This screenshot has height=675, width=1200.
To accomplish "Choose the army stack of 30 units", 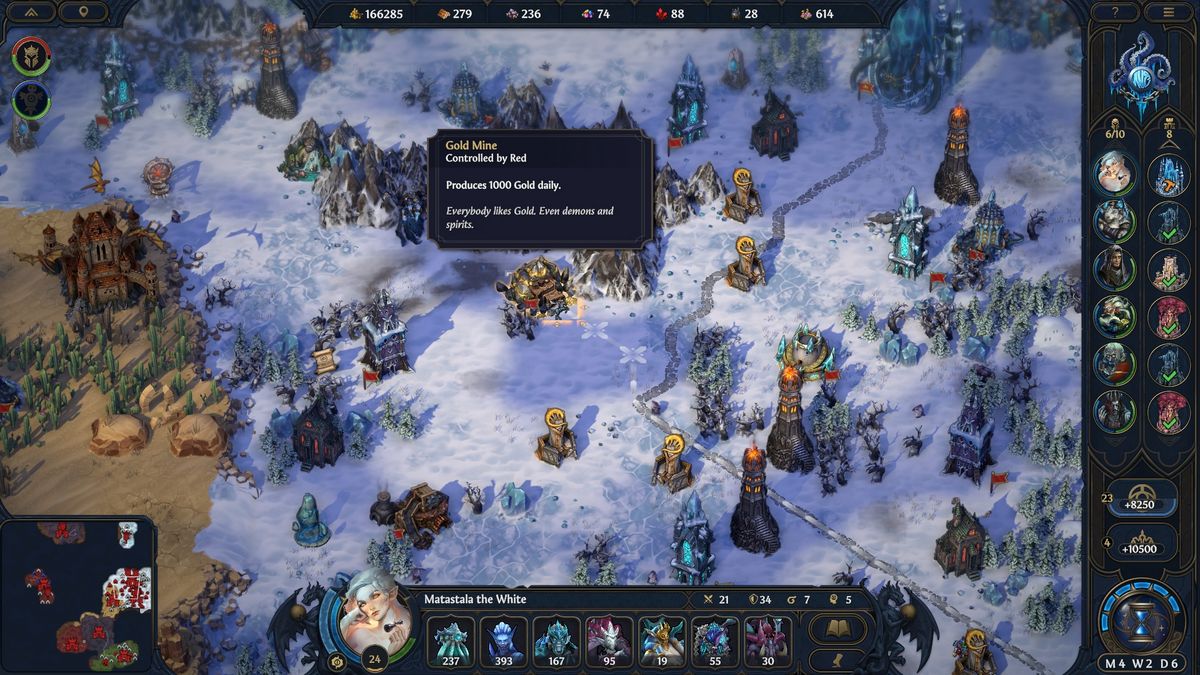I will pyautogui.click(x=768, y=641).
